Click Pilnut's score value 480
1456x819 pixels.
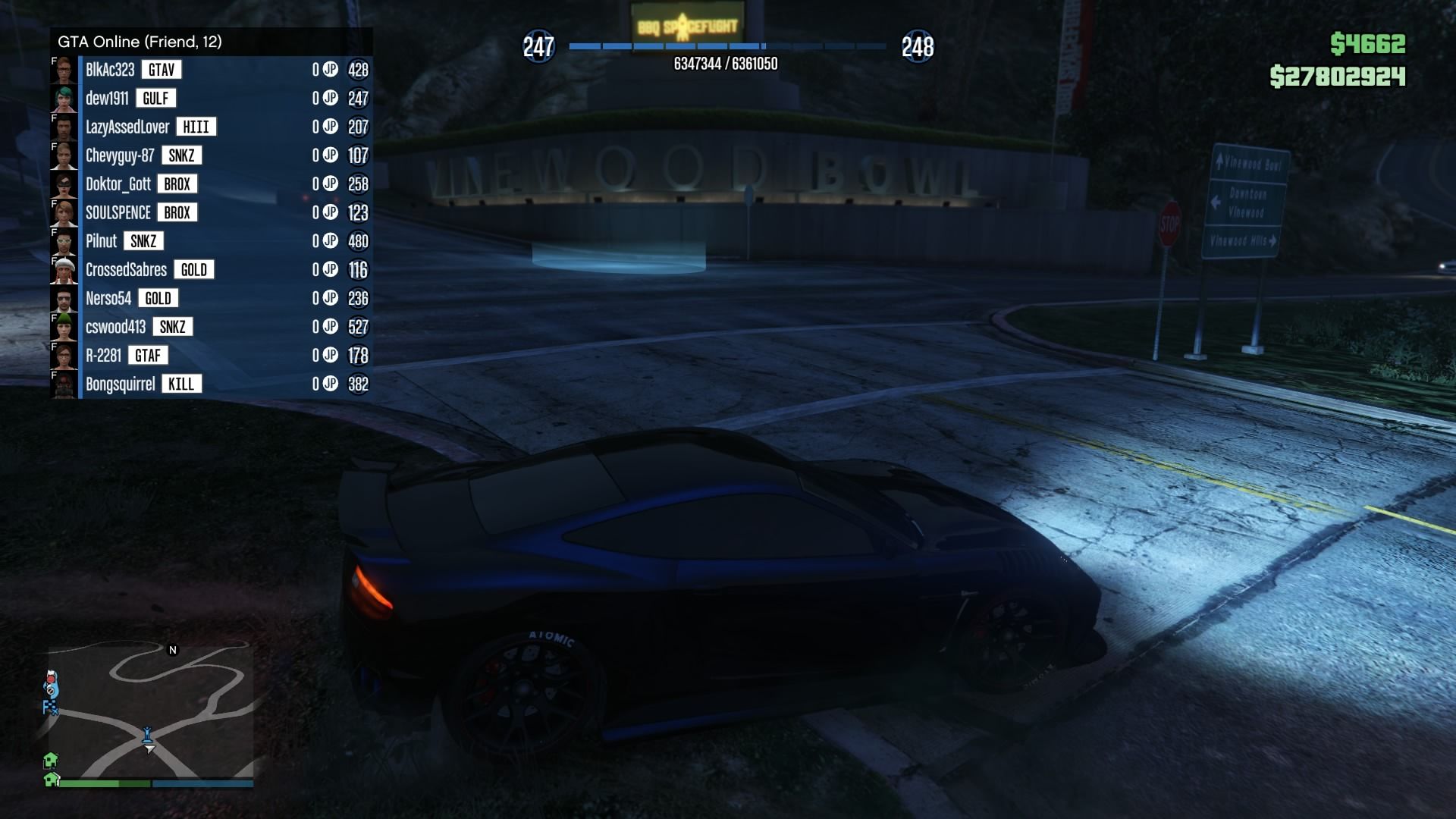(359, 241)
